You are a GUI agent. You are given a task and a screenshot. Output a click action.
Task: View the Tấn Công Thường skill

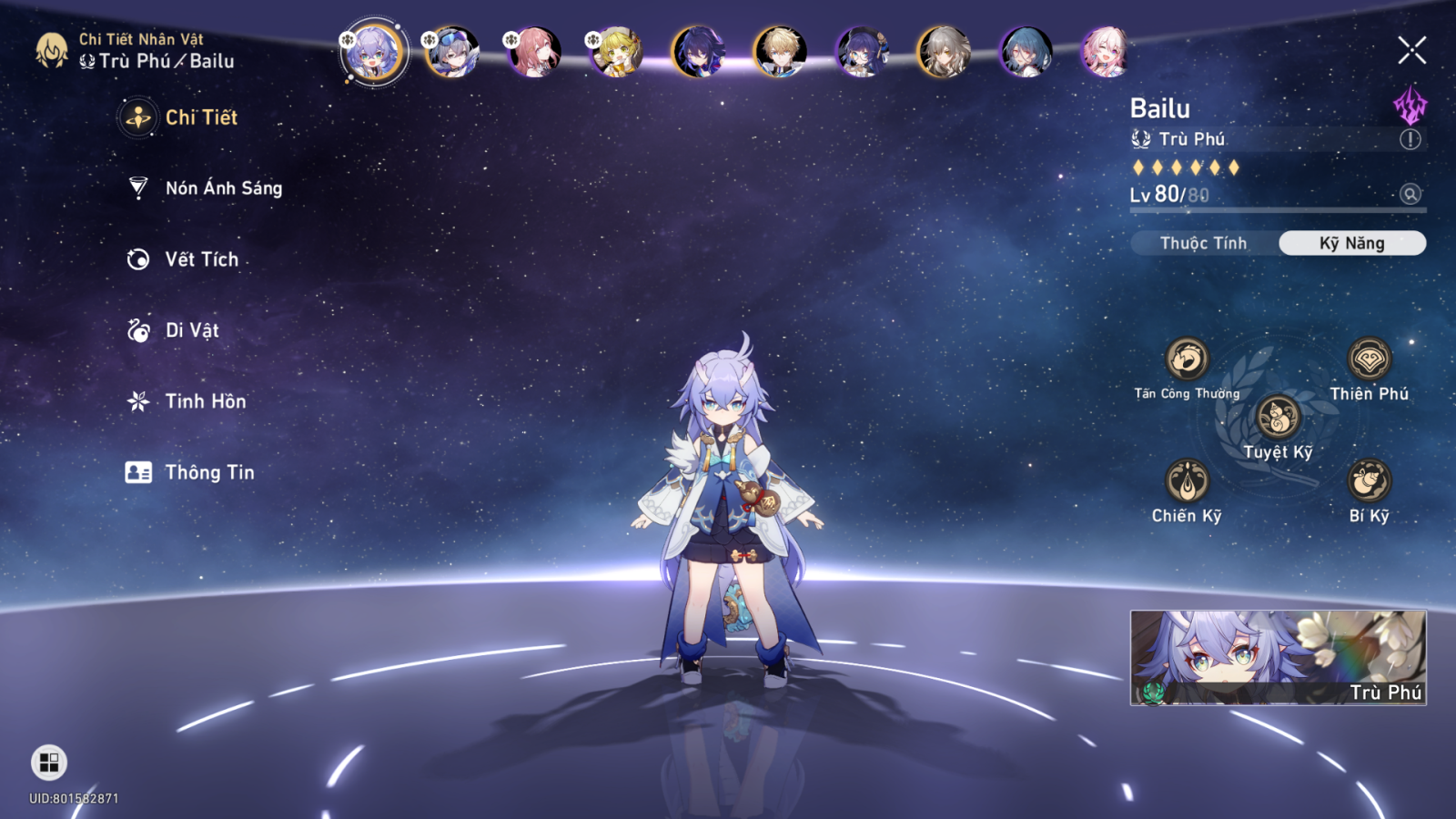tap(1187, 359)
